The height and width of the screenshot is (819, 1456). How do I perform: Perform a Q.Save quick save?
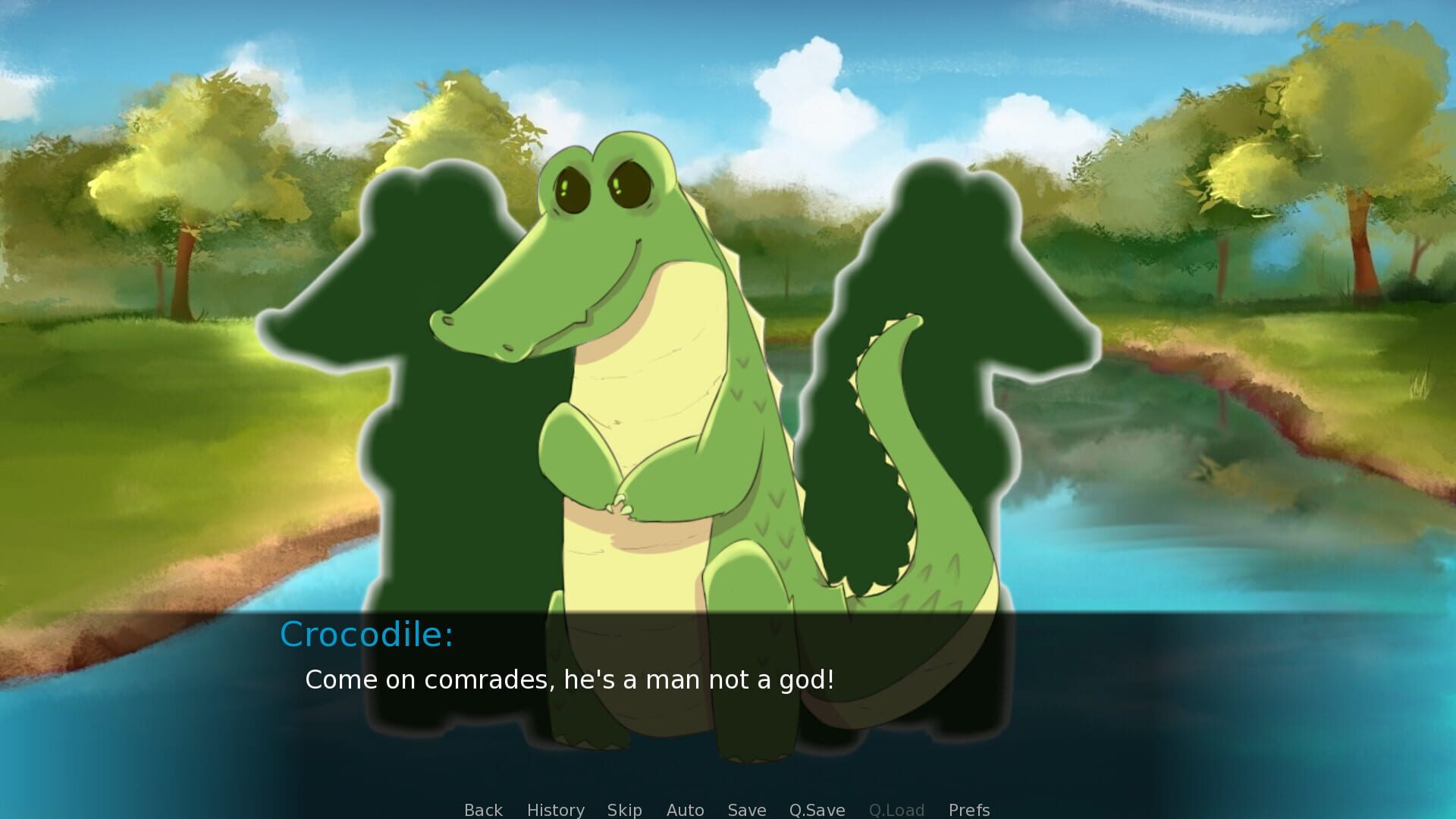coord(816,810)
